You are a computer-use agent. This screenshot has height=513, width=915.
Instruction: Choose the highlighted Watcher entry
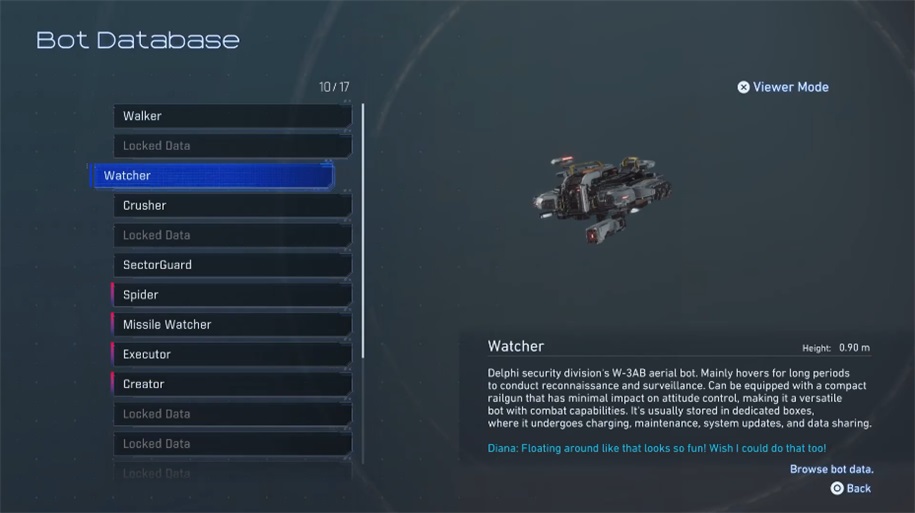pyautogui.click(x=212, y=176)
